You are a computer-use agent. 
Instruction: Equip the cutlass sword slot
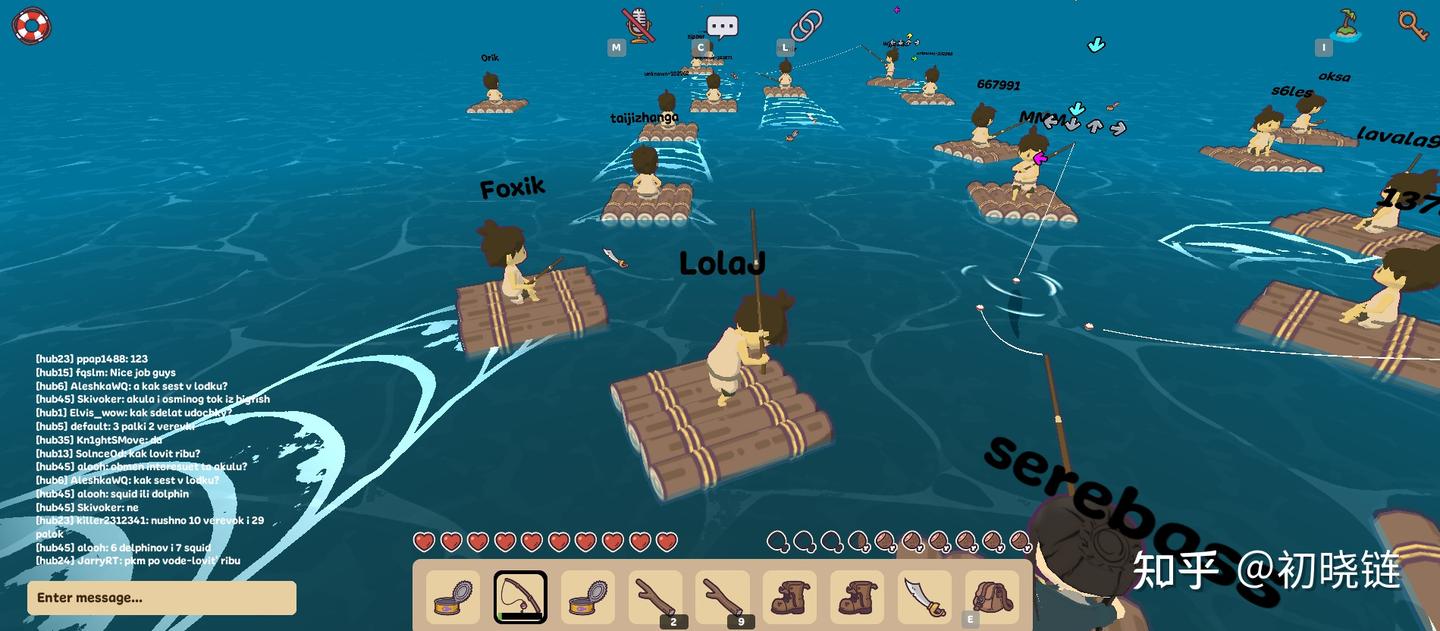pyautogui.click(x=924, y=597)
